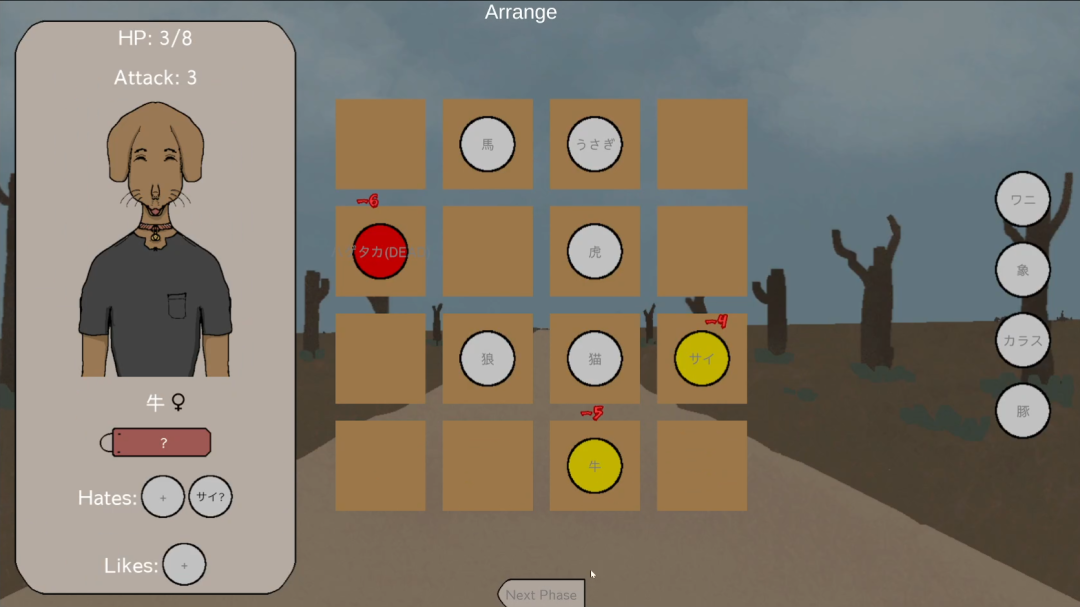The width and height of the screenshot is (1080, 607).
Task: Pick the うさぎ token
Action: pos(595,144)
